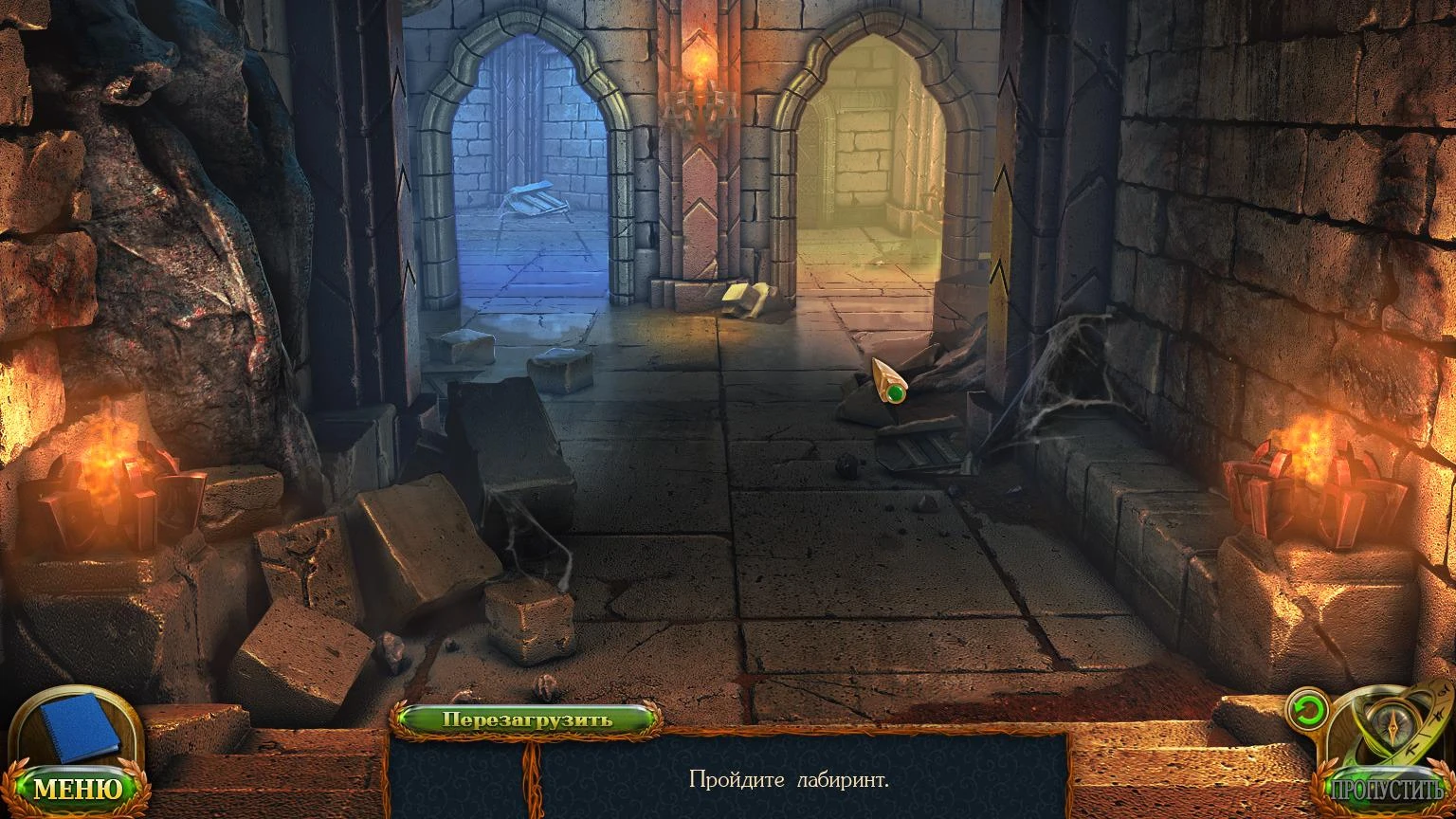The image size is (1456, 819).
Task: Open the blue journal book
Action: [82, 727]
